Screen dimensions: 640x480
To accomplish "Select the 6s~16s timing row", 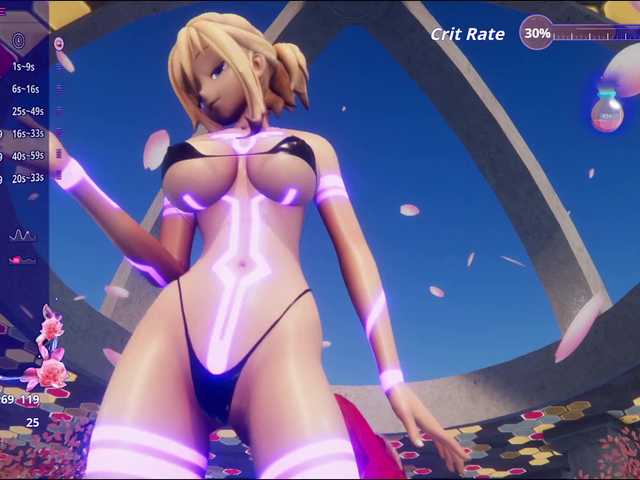I will pyautogui.click(x=26, y=89).
